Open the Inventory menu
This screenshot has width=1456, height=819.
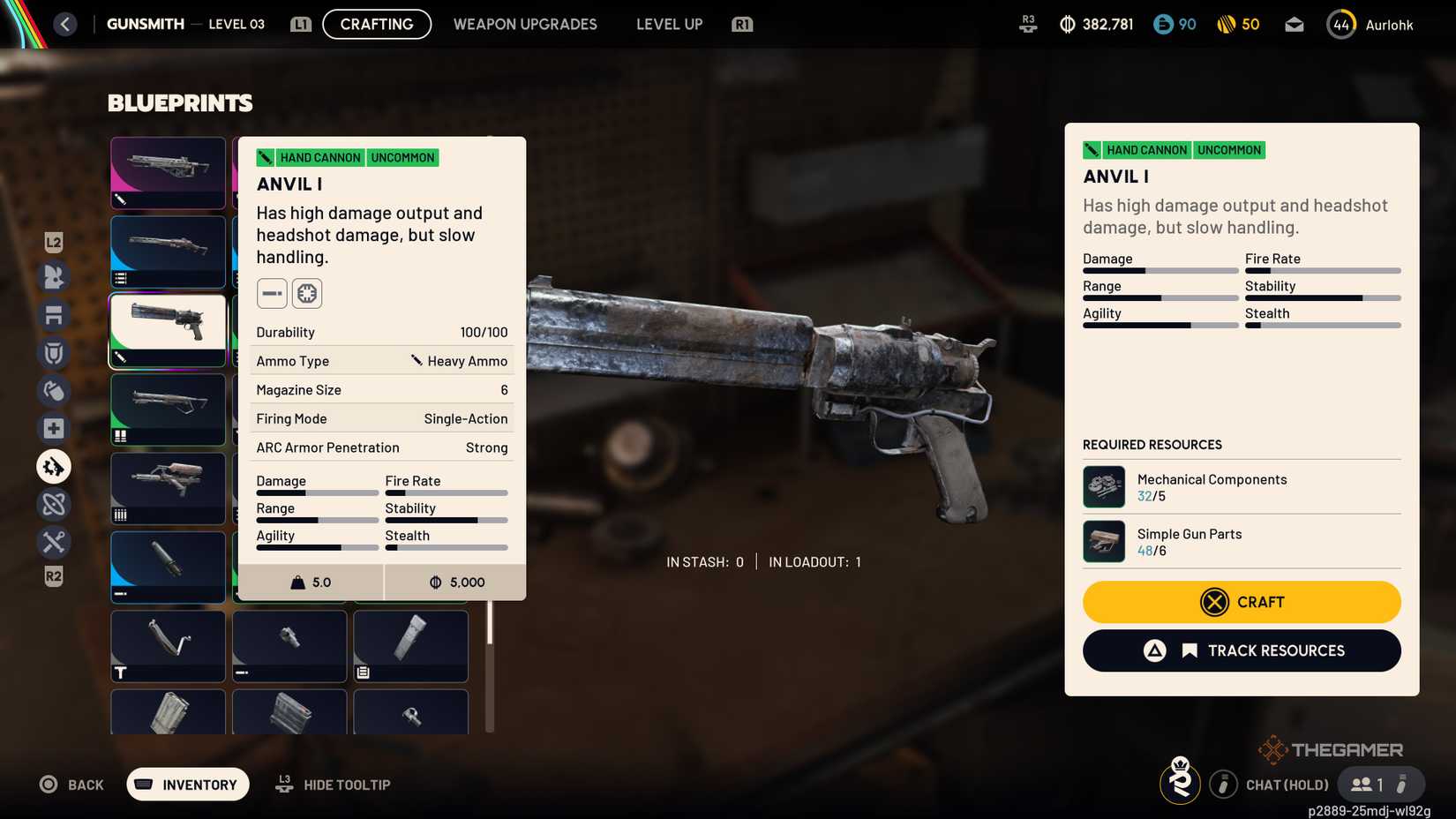[x=187, y=784]
